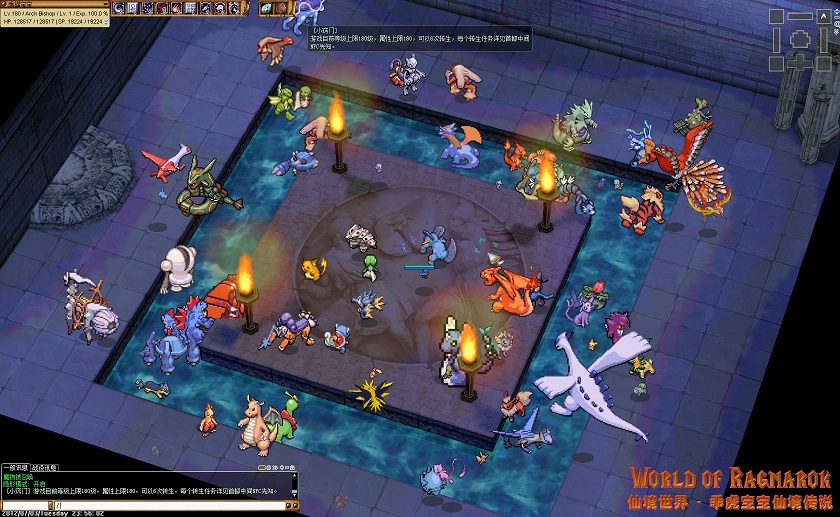
Task: Select the brown round item hotbar slot
Action: (x=282, y=8)
